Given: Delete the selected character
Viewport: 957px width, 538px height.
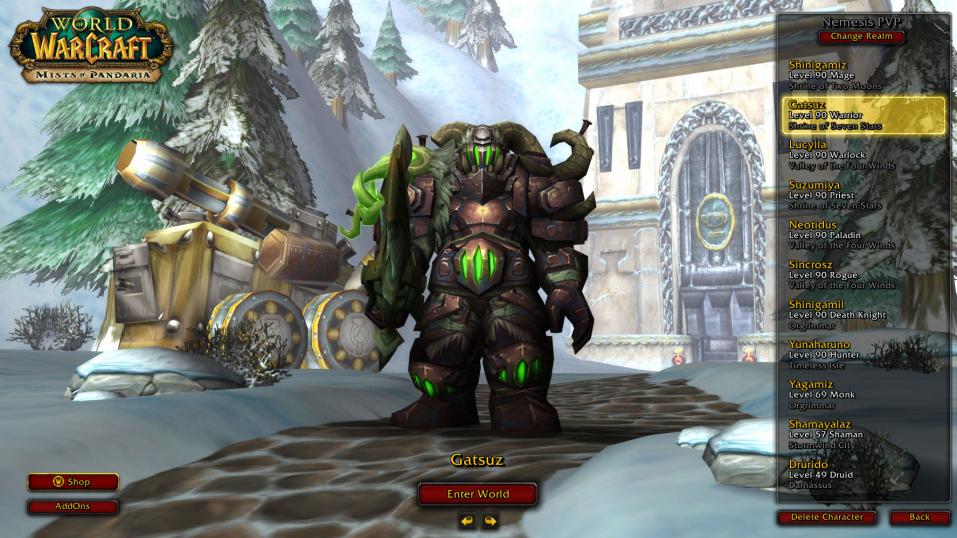Looking at the screenshot, I should [x=826, y=517].
